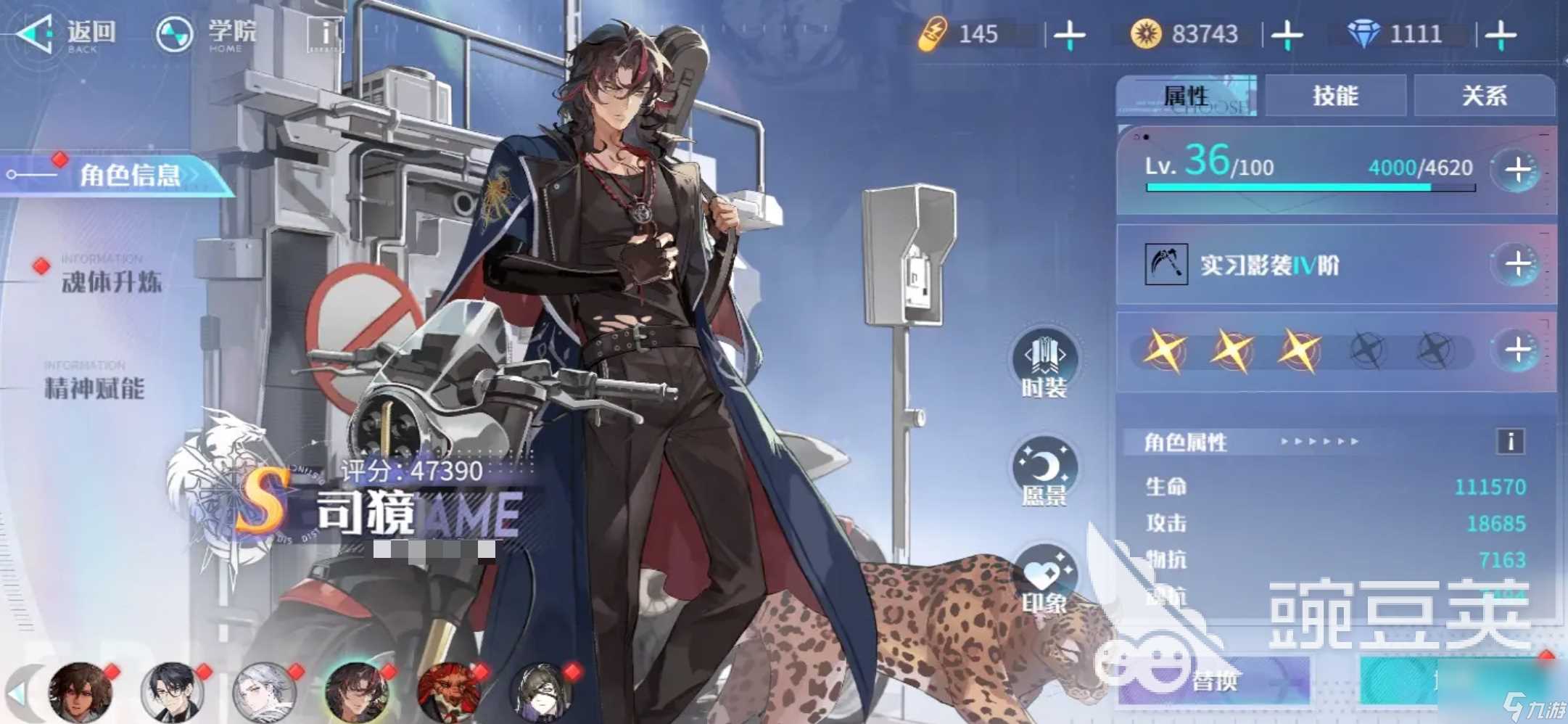Open the 愿景 moon icon
The image size is (1568, 724).
click(x=1044, y=472)
